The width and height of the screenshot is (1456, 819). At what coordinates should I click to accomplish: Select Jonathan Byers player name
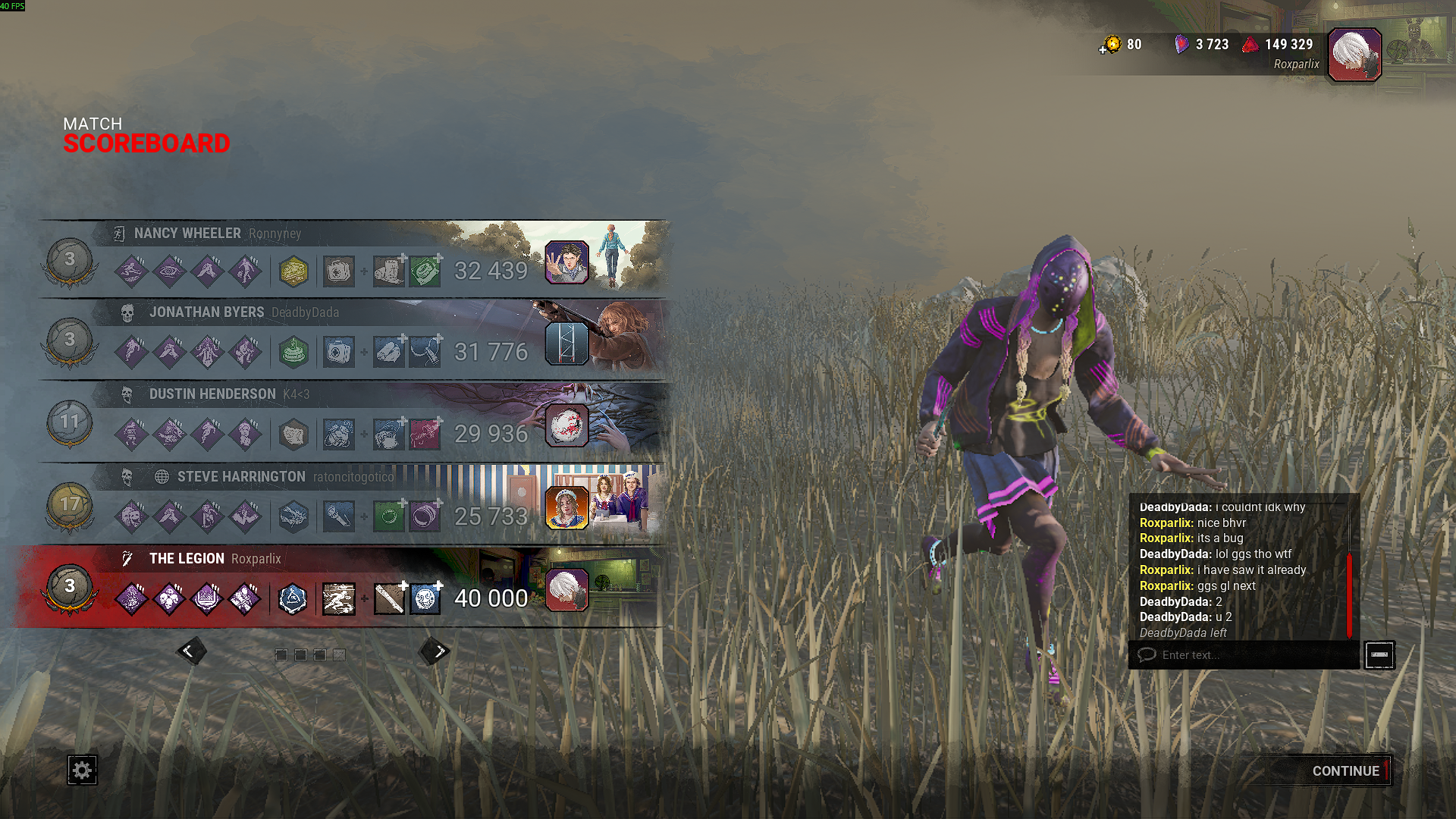tap(206, 312)
